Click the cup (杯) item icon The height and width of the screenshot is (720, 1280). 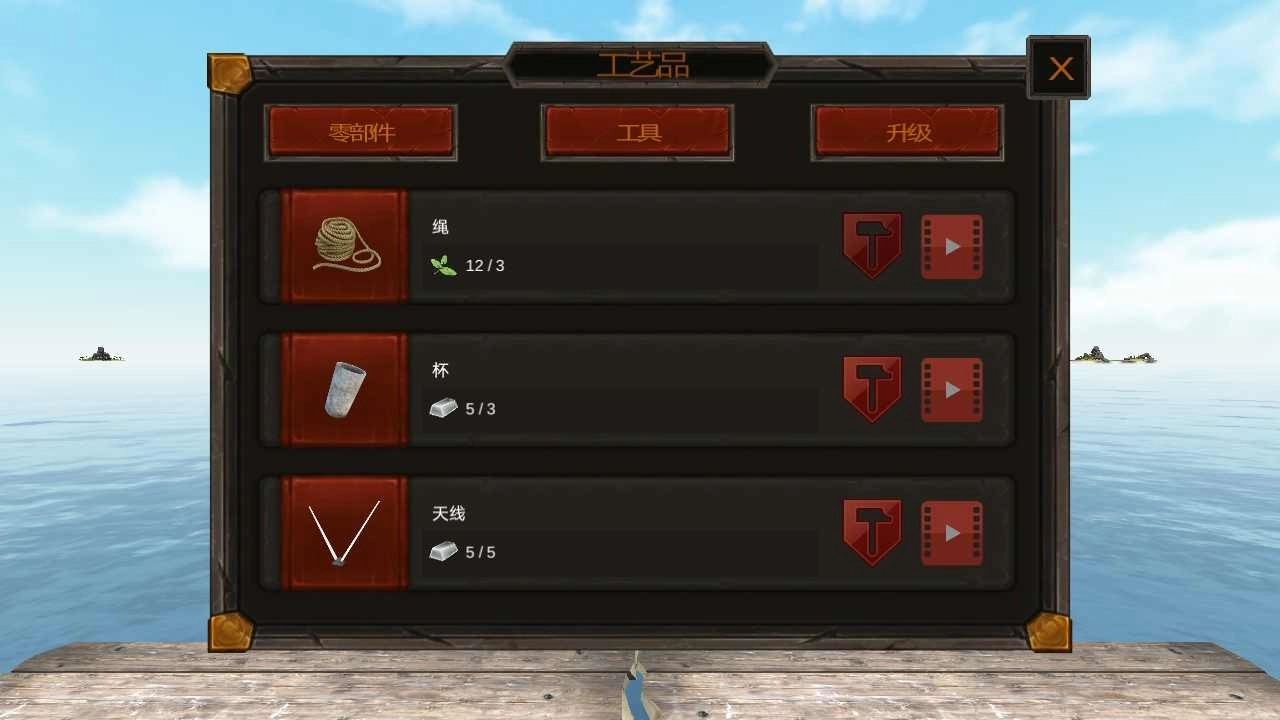[344, 388]
